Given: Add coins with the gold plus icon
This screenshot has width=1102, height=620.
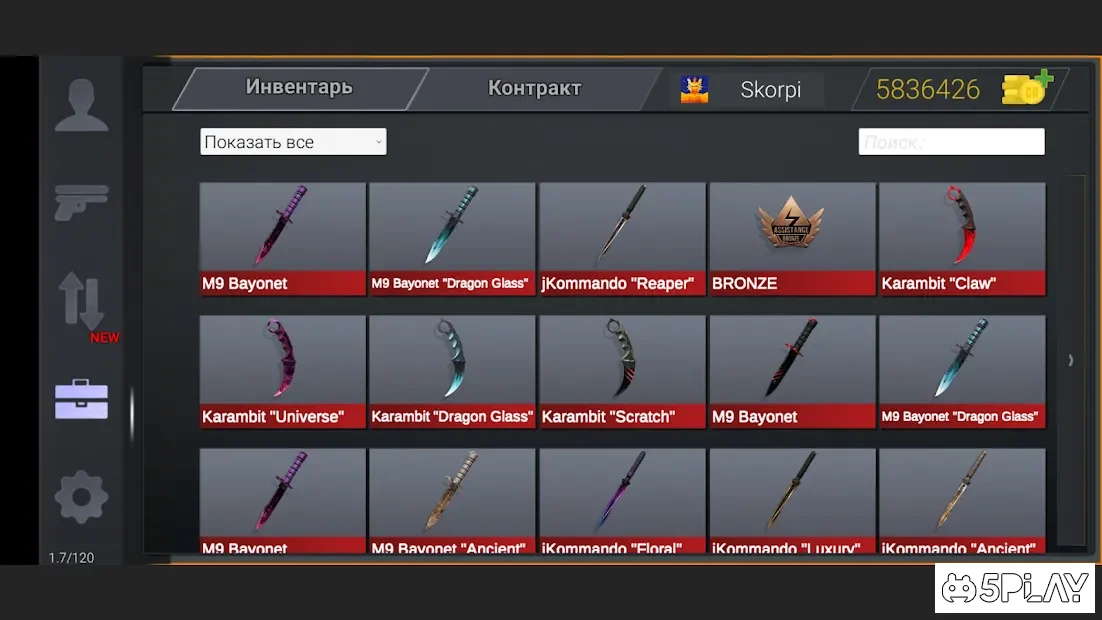Looking at the screenshot, I should 1027,89.
